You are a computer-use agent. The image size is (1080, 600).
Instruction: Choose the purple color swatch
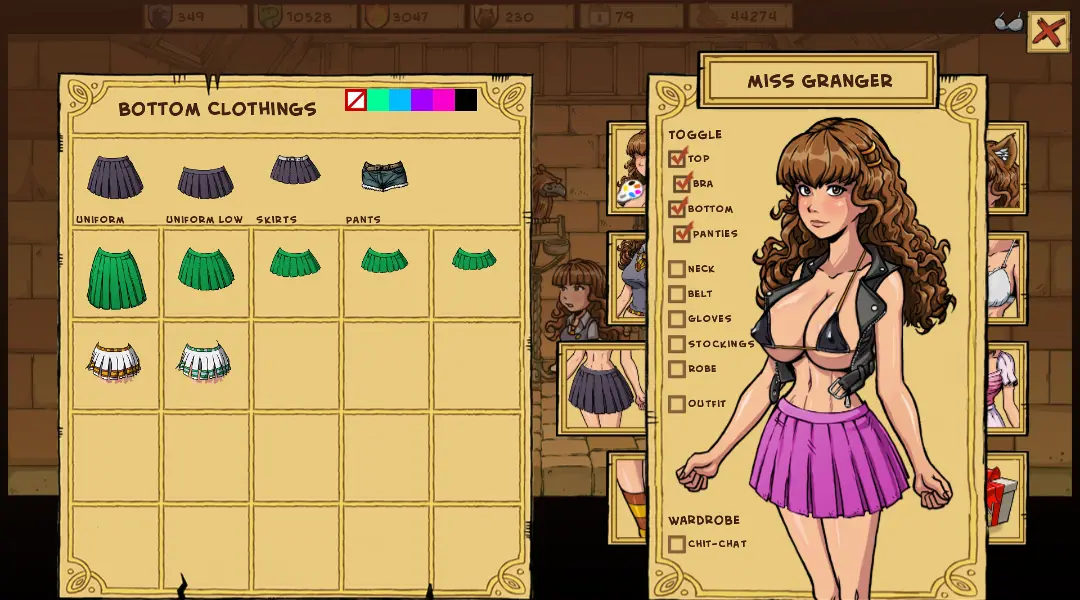[422, 100]
